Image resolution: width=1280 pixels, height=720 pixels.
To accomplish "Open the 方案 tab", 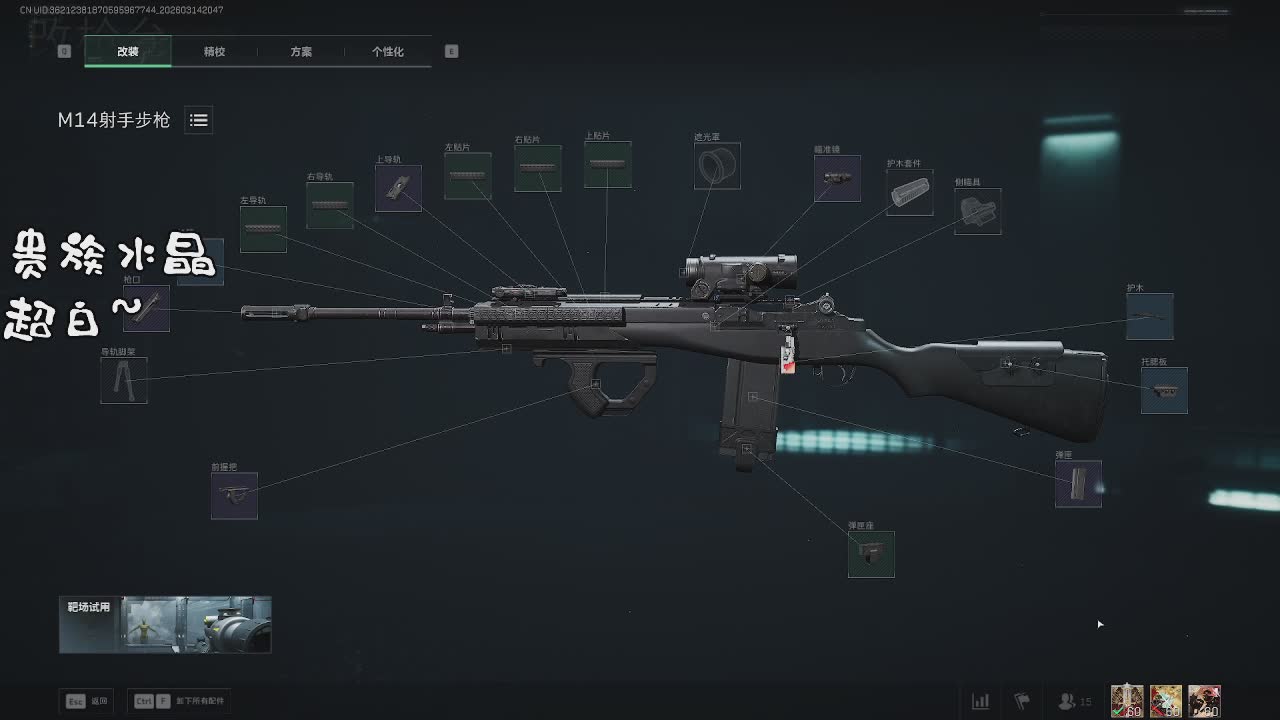I will [301, 51].
